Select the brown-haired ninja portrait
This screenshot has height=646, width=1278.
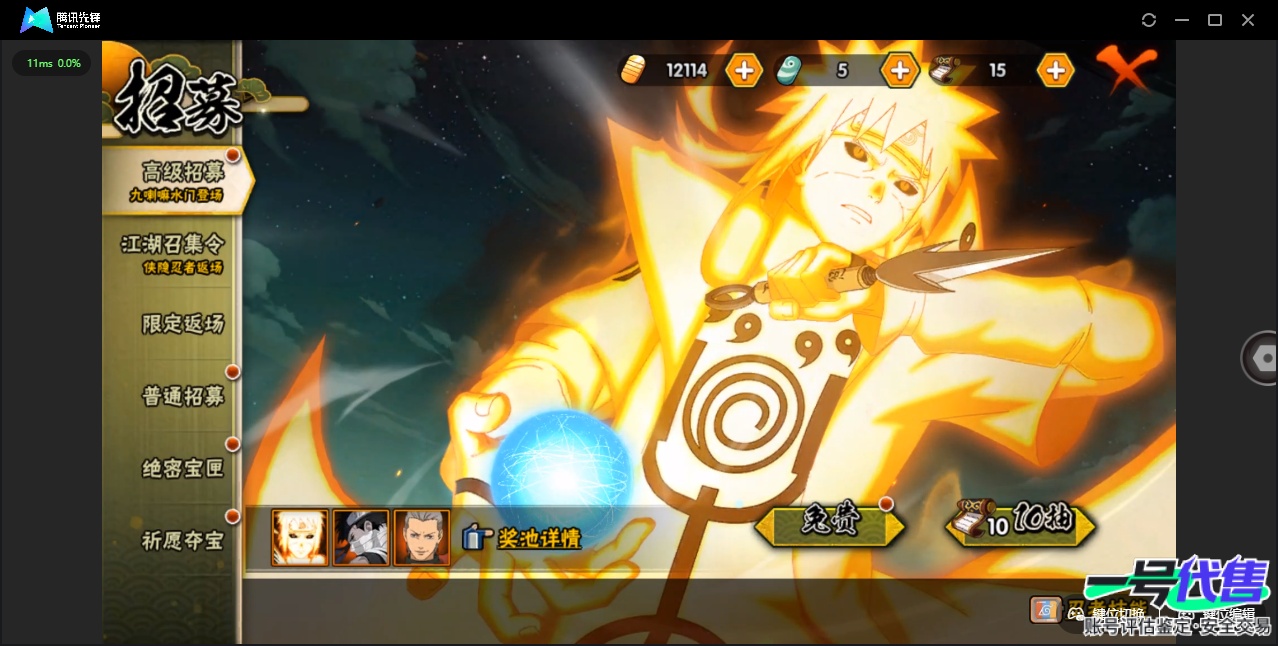tap(421, 538)
